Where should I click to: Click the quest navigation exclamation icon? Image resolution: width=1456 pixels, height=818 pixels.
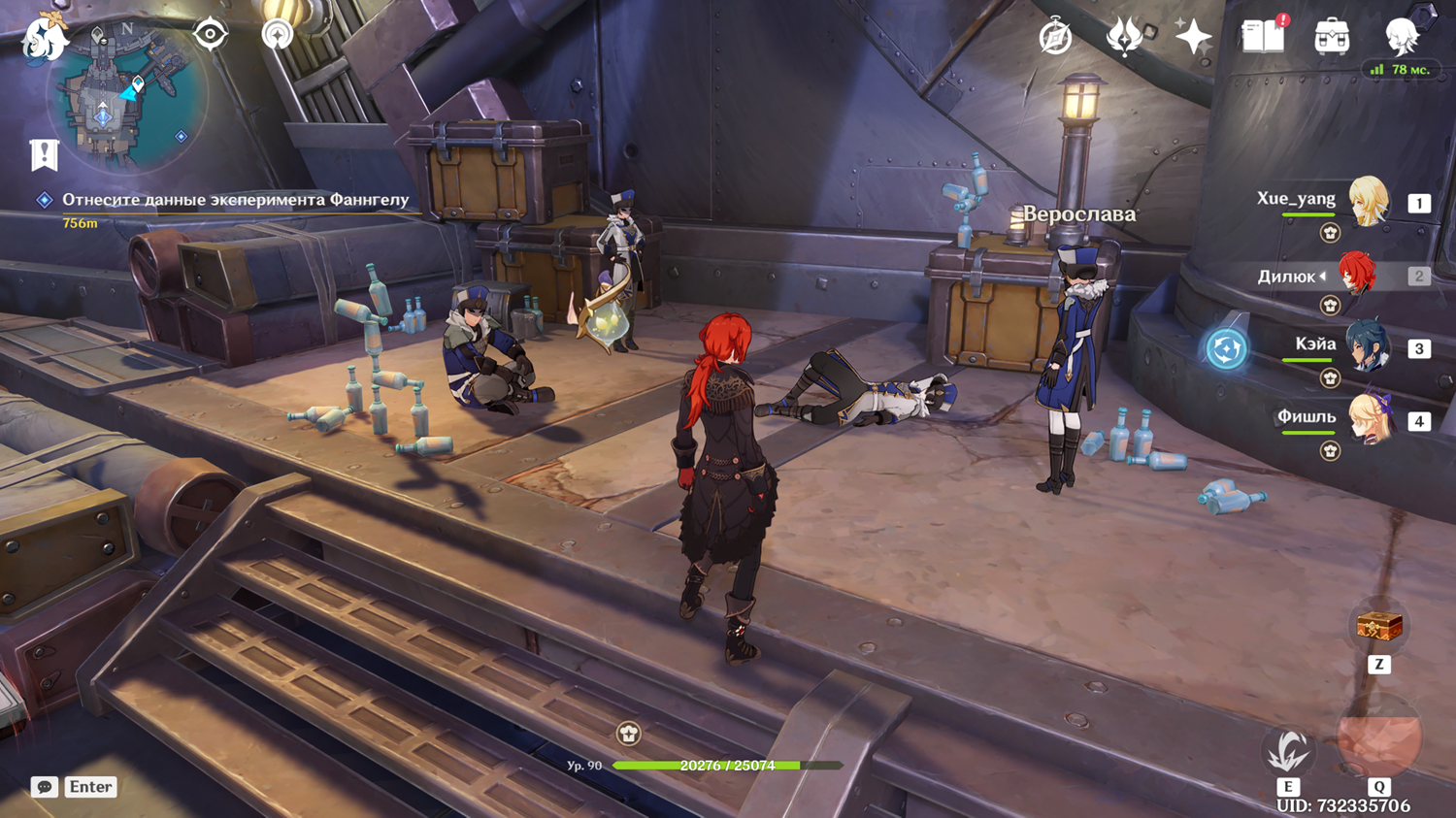45,154
